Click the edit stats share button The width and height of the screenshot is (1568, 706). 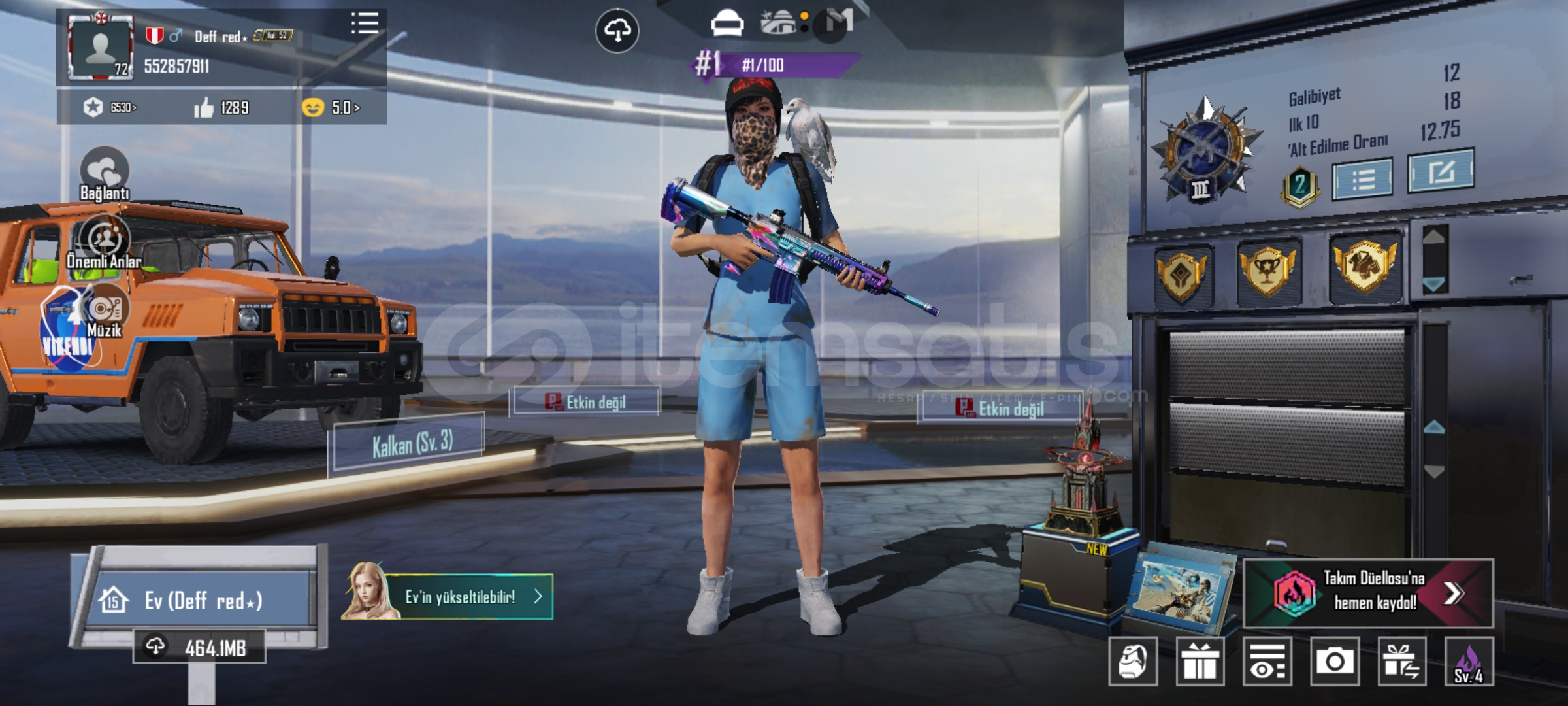(1440, 171)
